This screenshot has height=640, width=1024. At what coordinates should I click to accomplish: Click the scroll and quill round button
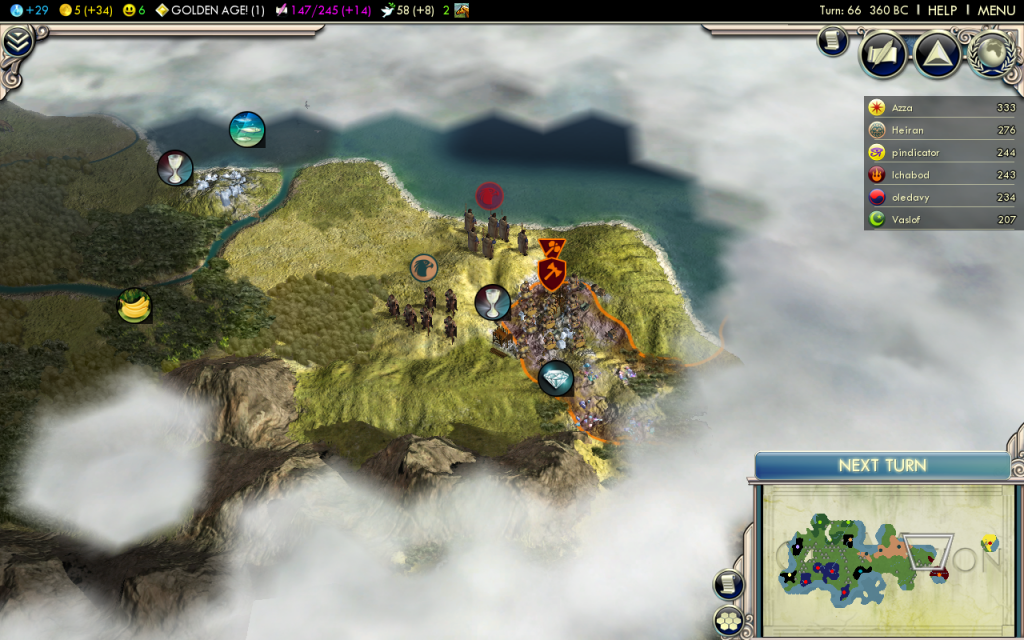click(x=883, y=54)
